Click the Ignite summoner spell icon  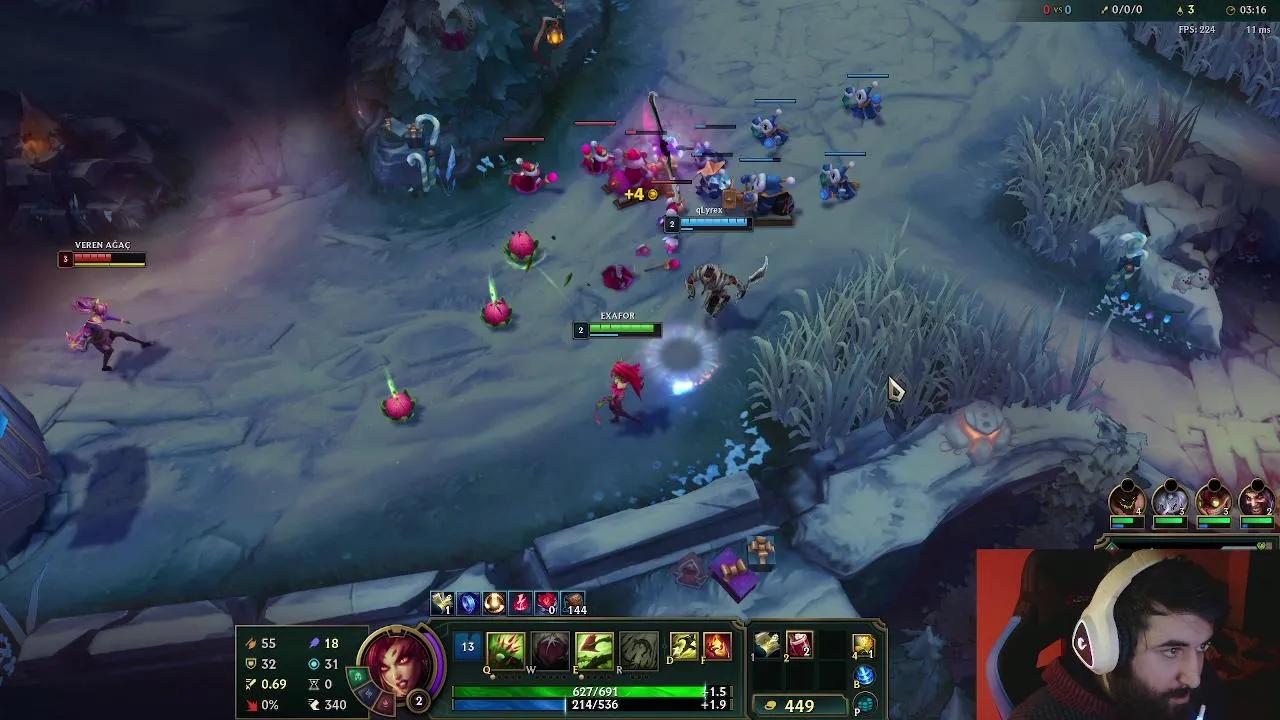(x=717, y=645)
